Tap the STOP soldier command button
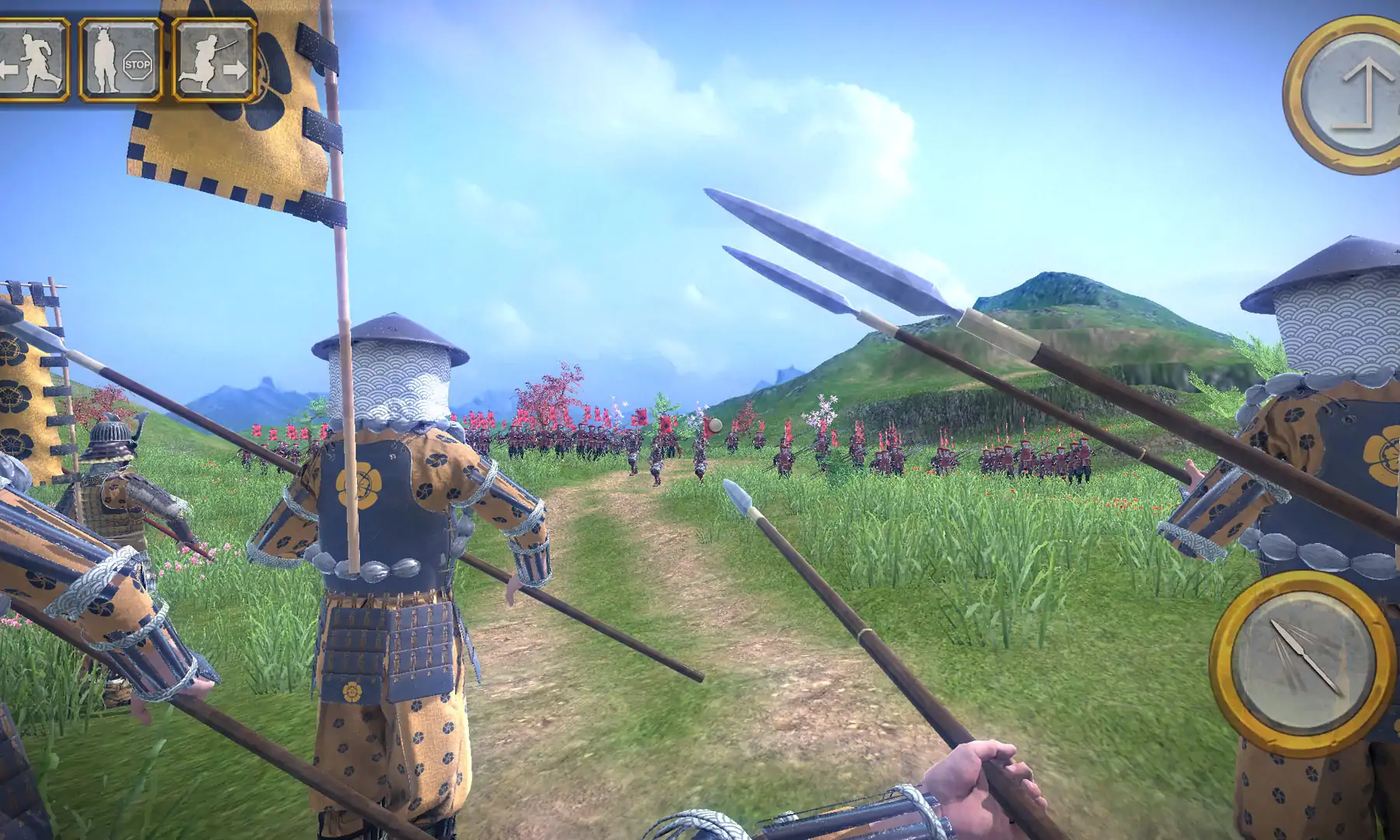Screen dimensions: 1400x840 (x=121, y=60)
